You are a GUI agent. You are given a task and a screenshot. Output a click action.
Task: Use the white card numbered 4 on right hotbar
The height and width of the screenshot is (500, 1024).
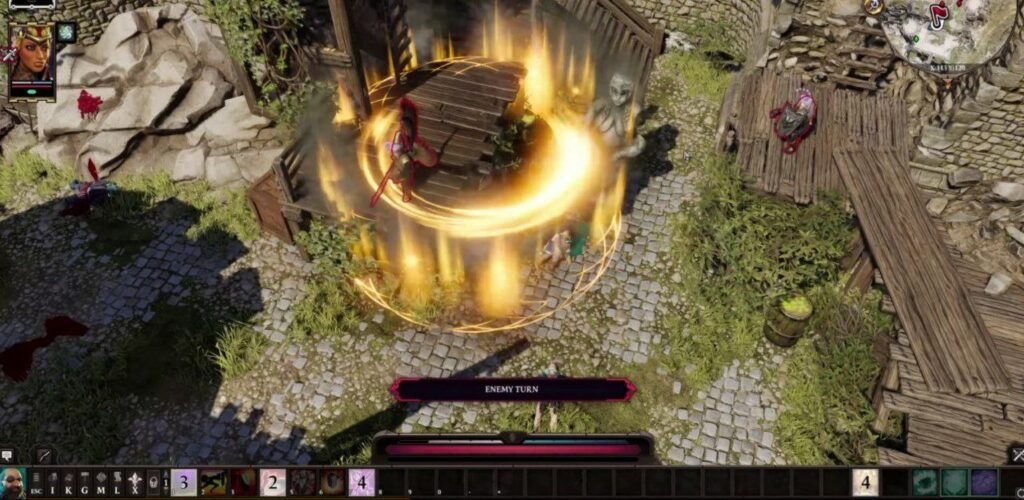865,482
